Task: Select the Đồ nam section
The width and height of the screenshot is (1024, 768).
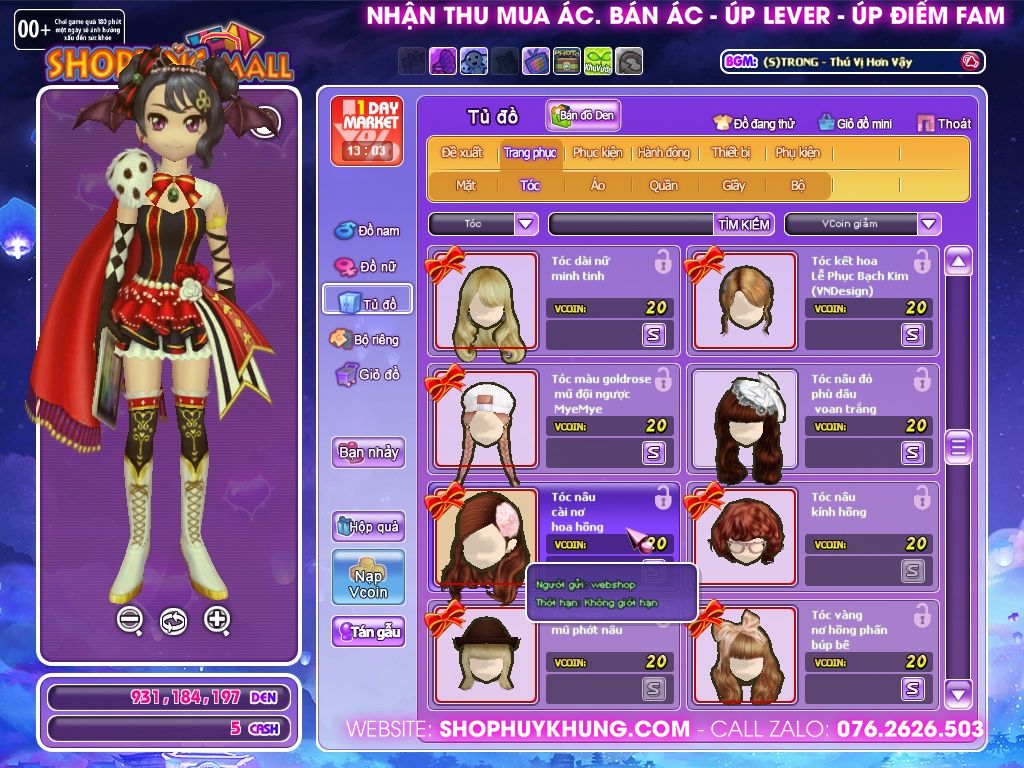Action: point(366,231)
